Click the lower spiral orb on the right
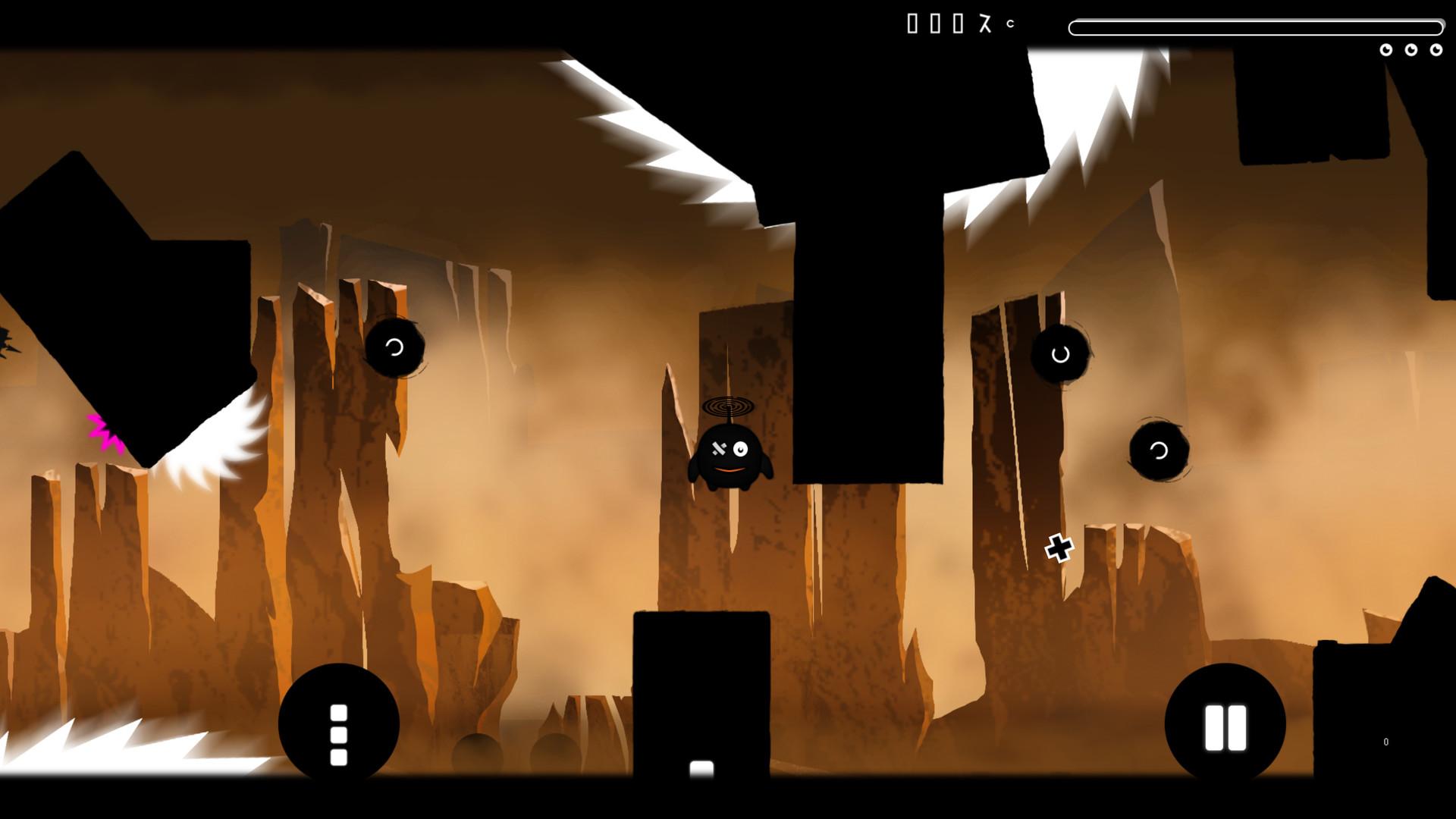Viewport: 1456px width, 819px height. pyautogui.click(x=1157, y=449)
